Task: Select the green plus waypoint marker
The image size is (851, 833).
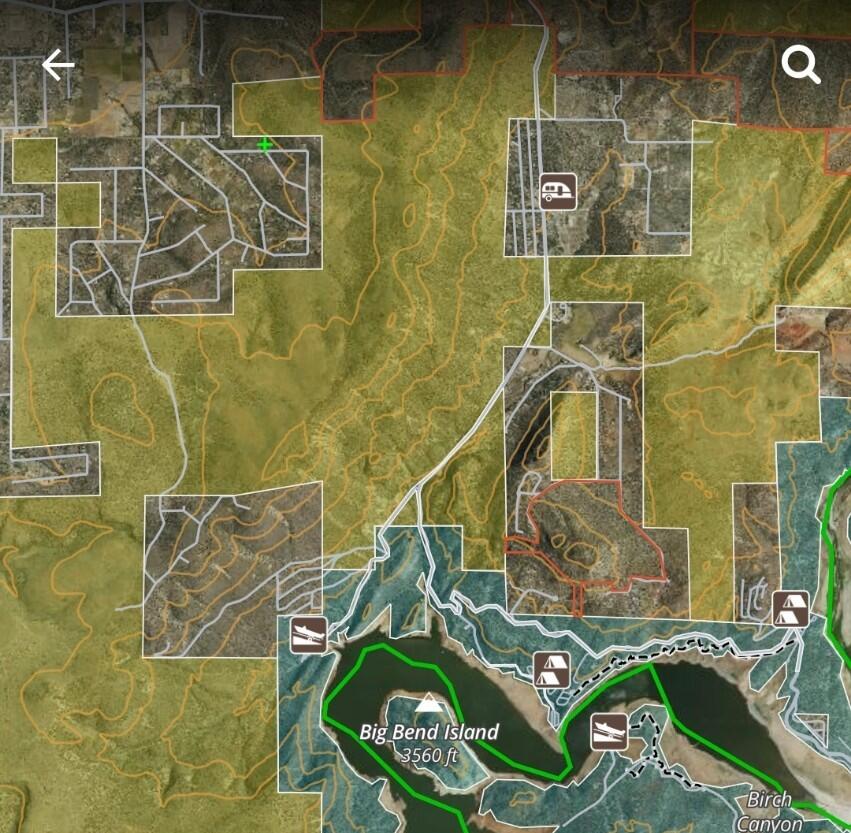Action: 265,145
